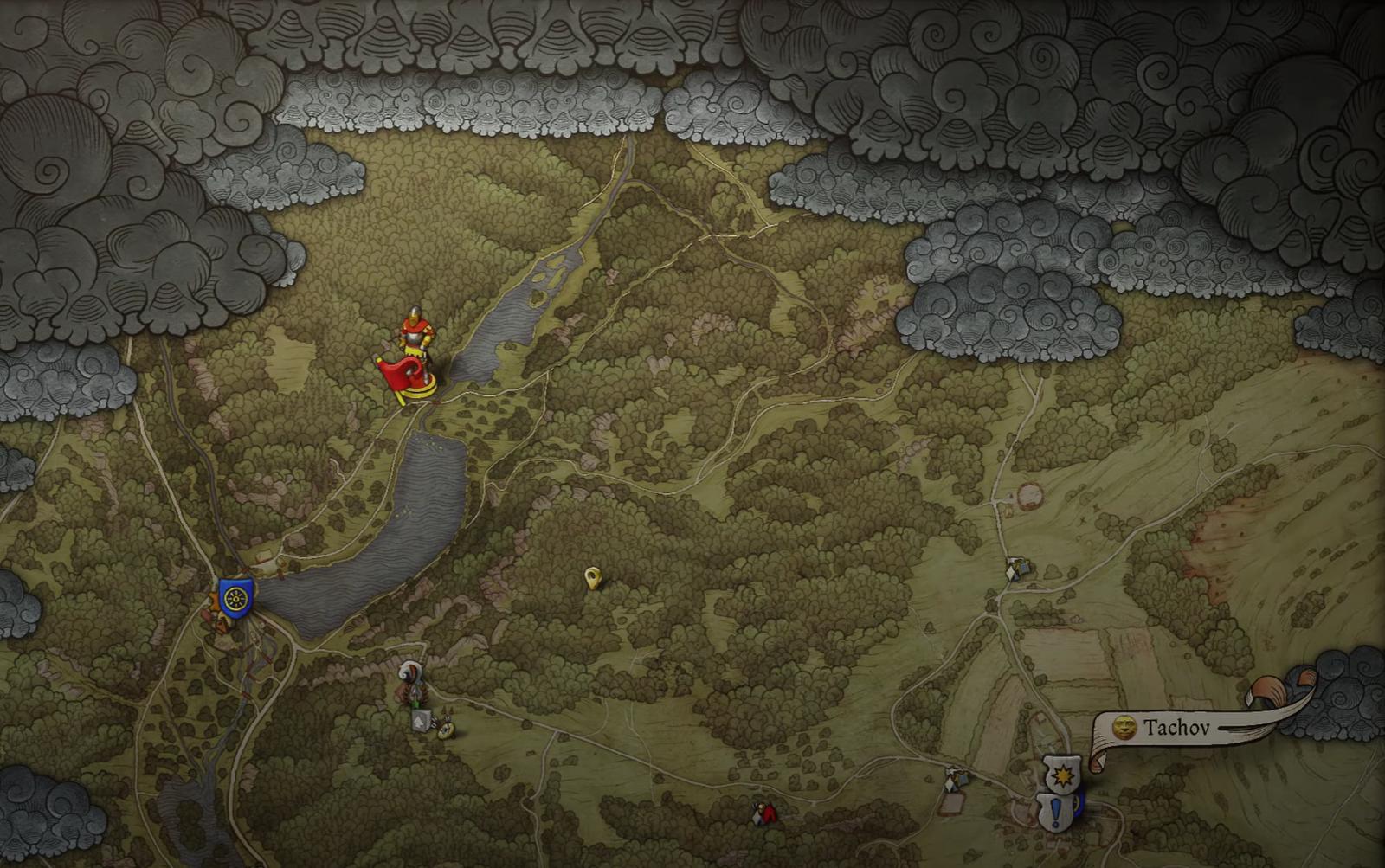
Task: Open the Tachov location banner
Action: tap(1177, 727)
